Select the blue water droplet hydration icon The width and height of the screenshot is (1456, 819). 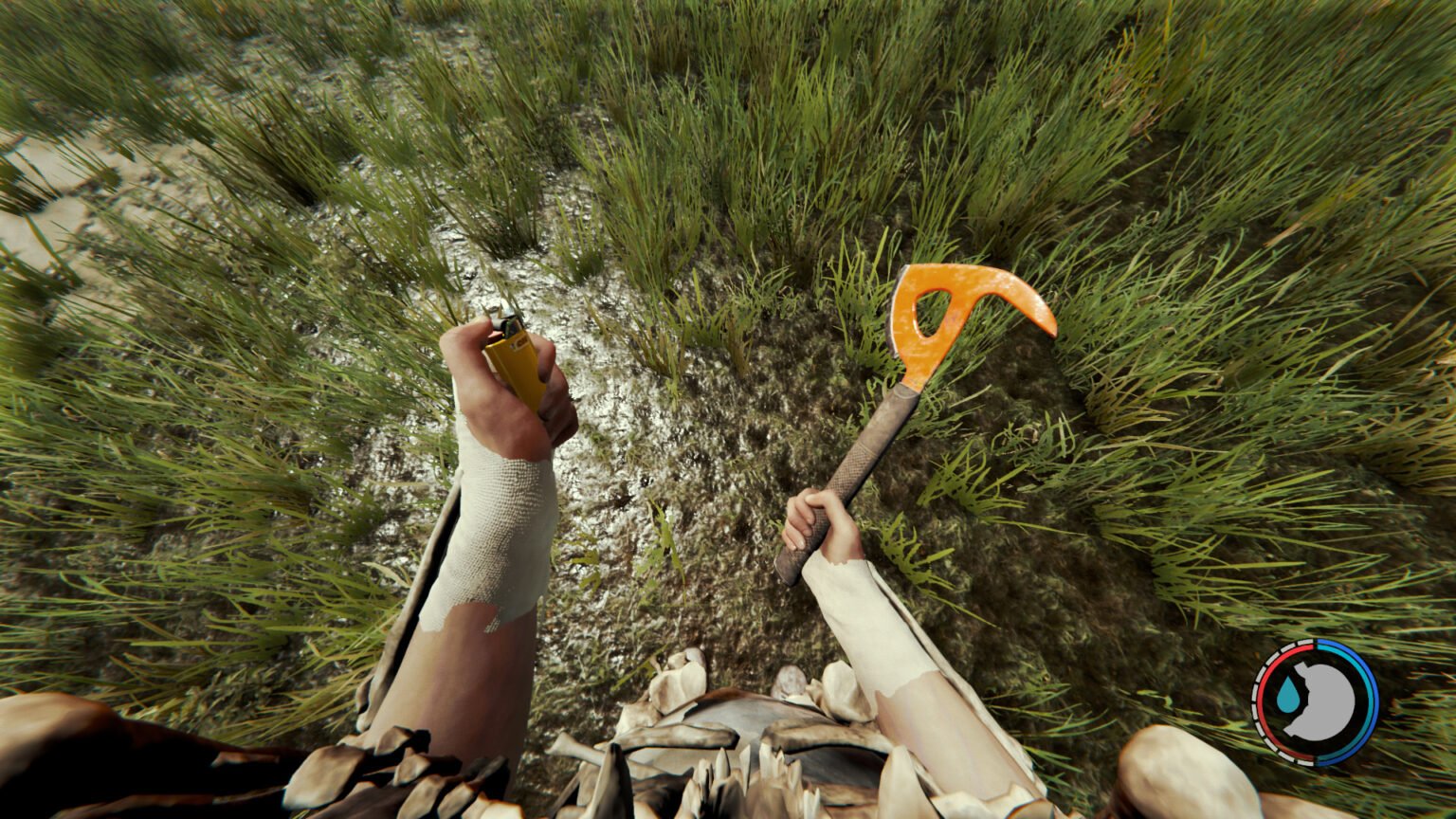[1289, 693]
